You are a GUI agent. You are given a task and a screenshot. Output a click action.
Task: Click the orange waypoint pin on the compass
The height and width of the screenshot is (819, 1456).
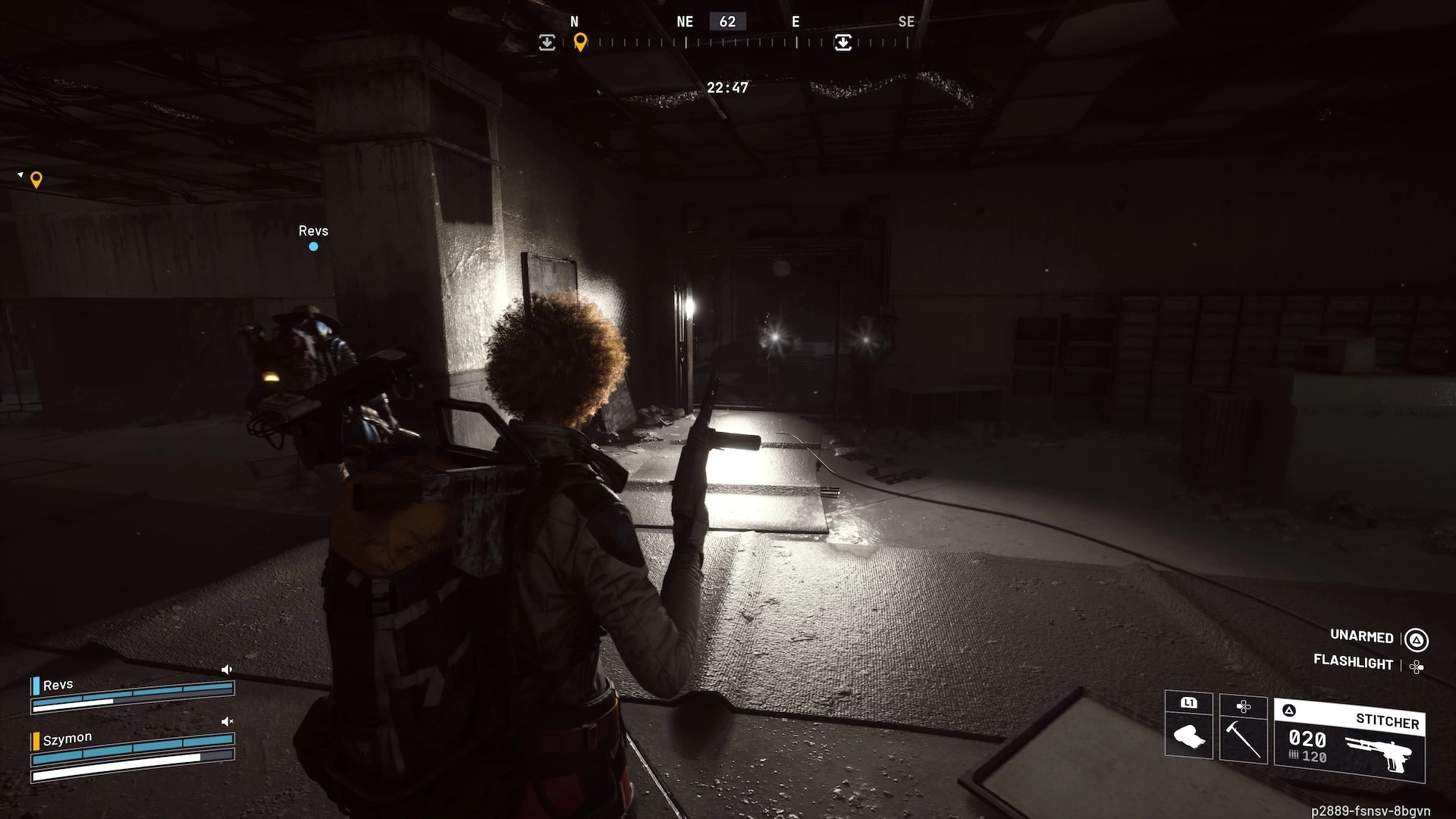click(x=580, y=42)
